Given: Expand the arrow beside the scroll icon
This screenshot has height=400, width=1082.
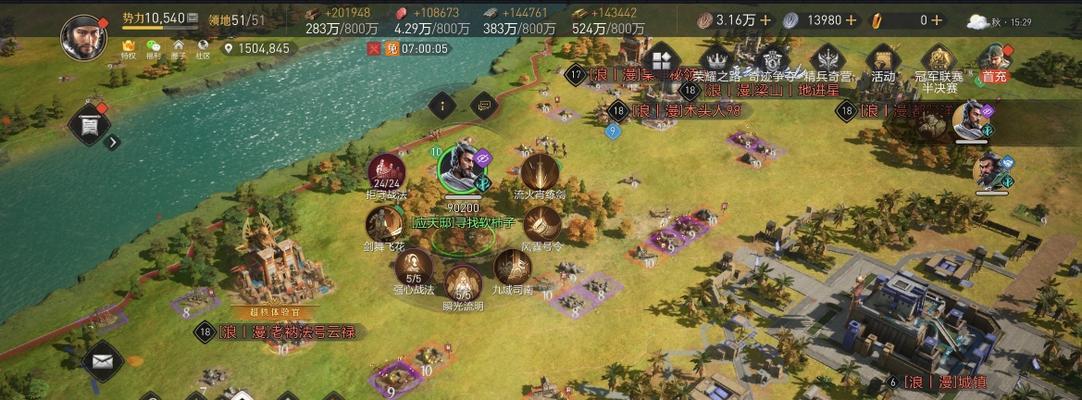Looking at the screenshot, I should tap(113, 142).
